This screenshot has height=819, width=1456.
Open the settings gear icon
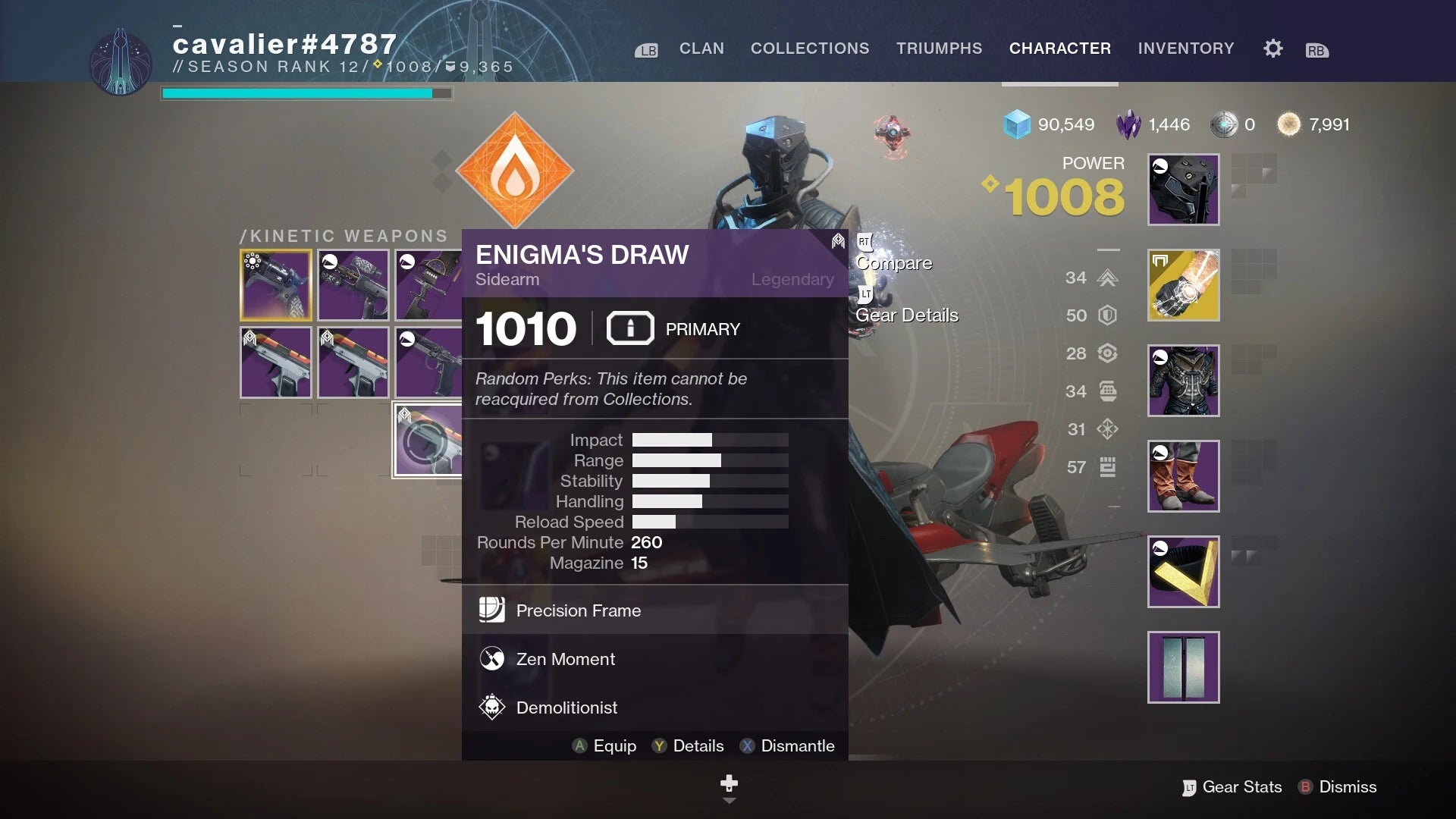click(x=1272, y=48)
